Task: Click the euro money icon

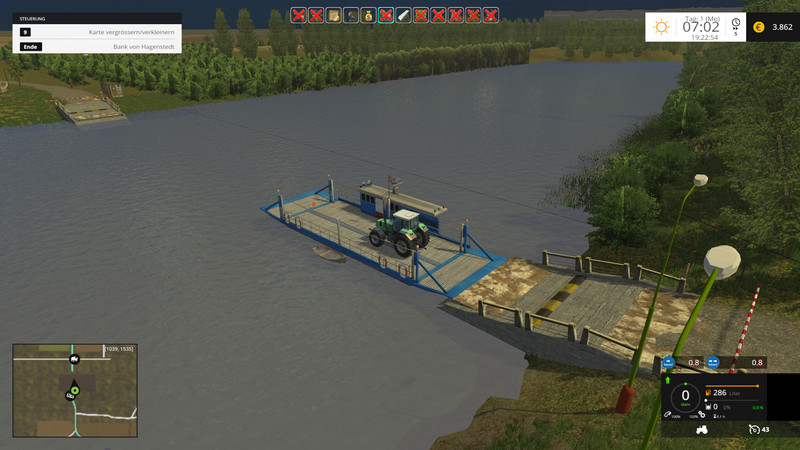Action: point(758,27)
